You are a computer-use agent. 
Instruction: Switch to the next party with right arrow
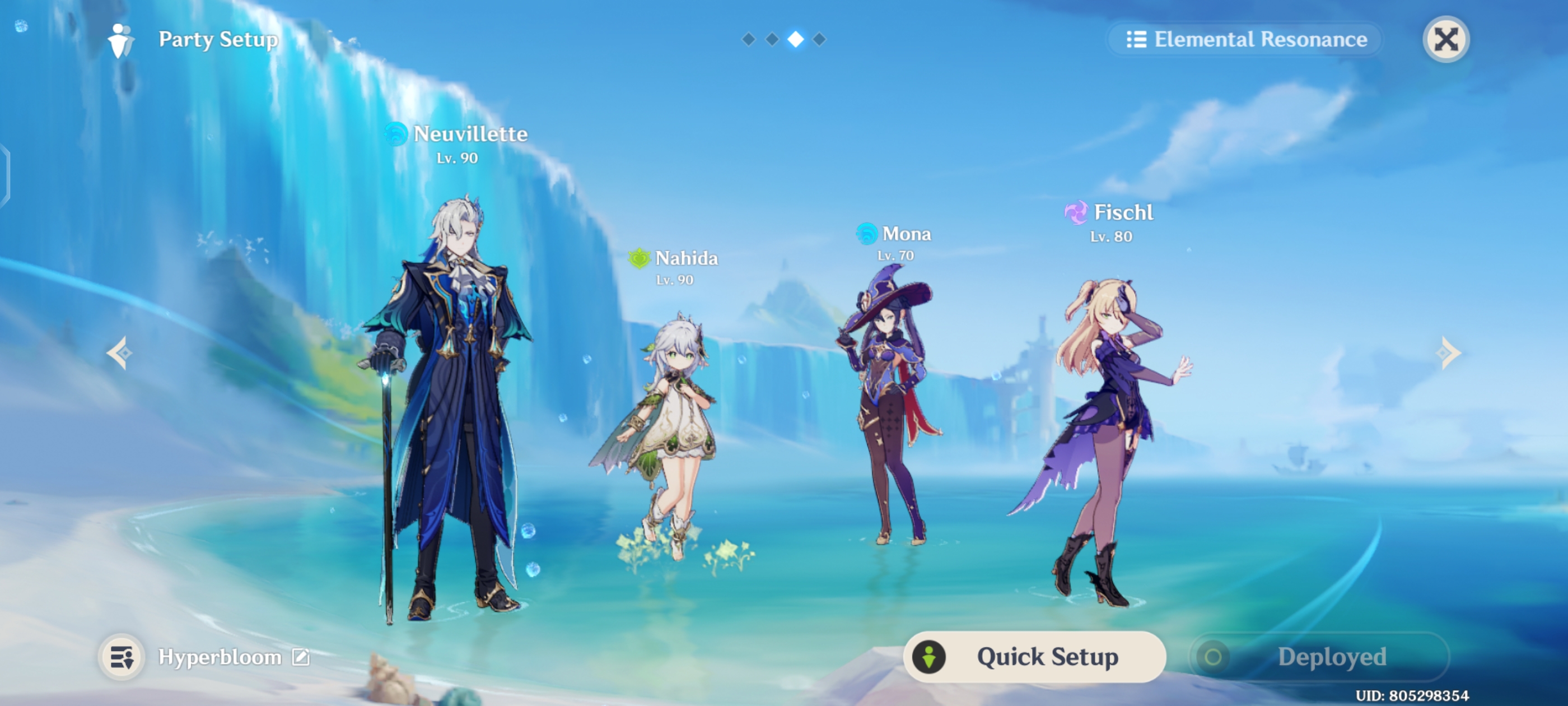1449,354
